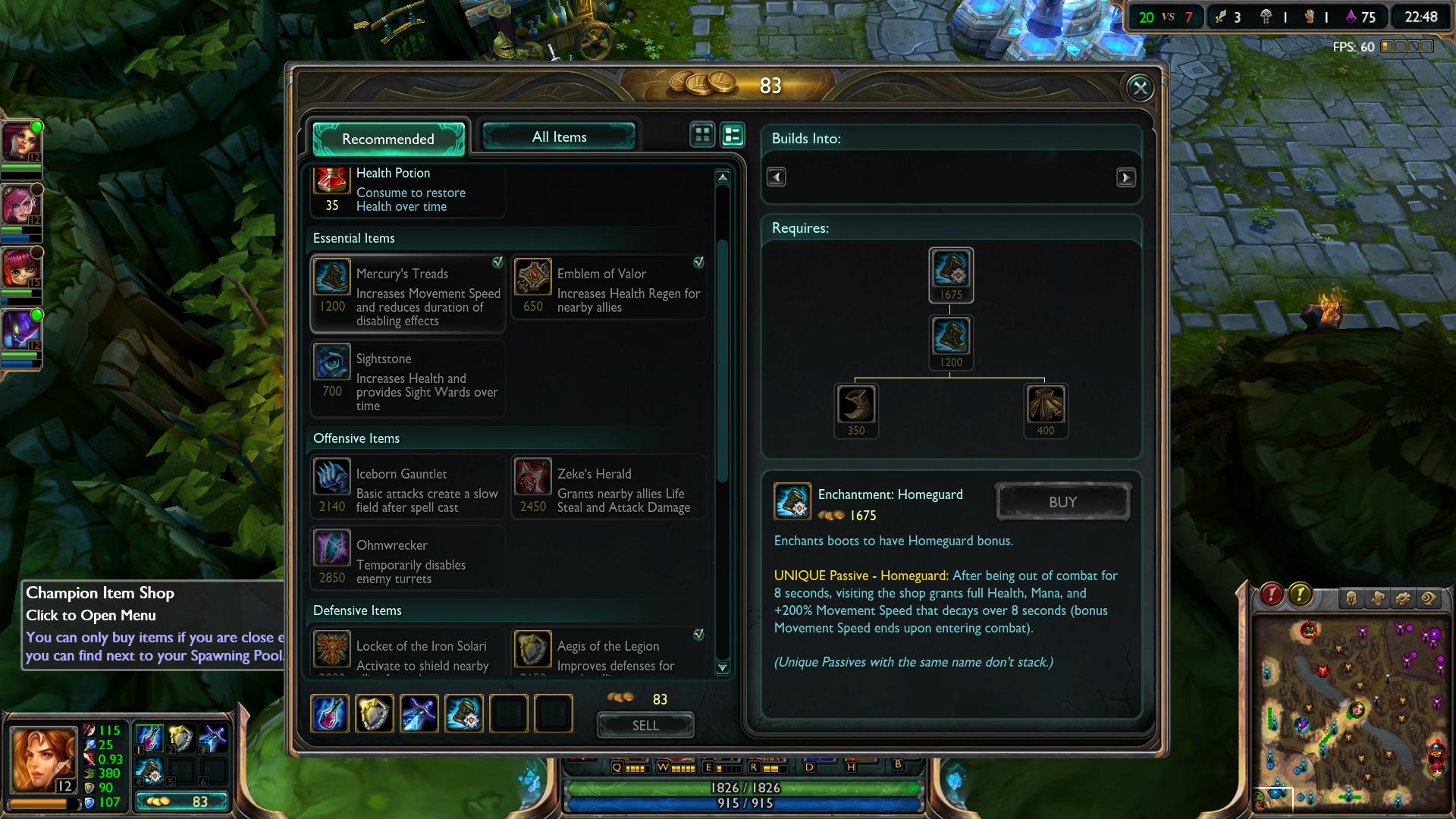Select Zeke's Herald in the shop list
Screen dimensions: 1456x819
pos(609,488)
